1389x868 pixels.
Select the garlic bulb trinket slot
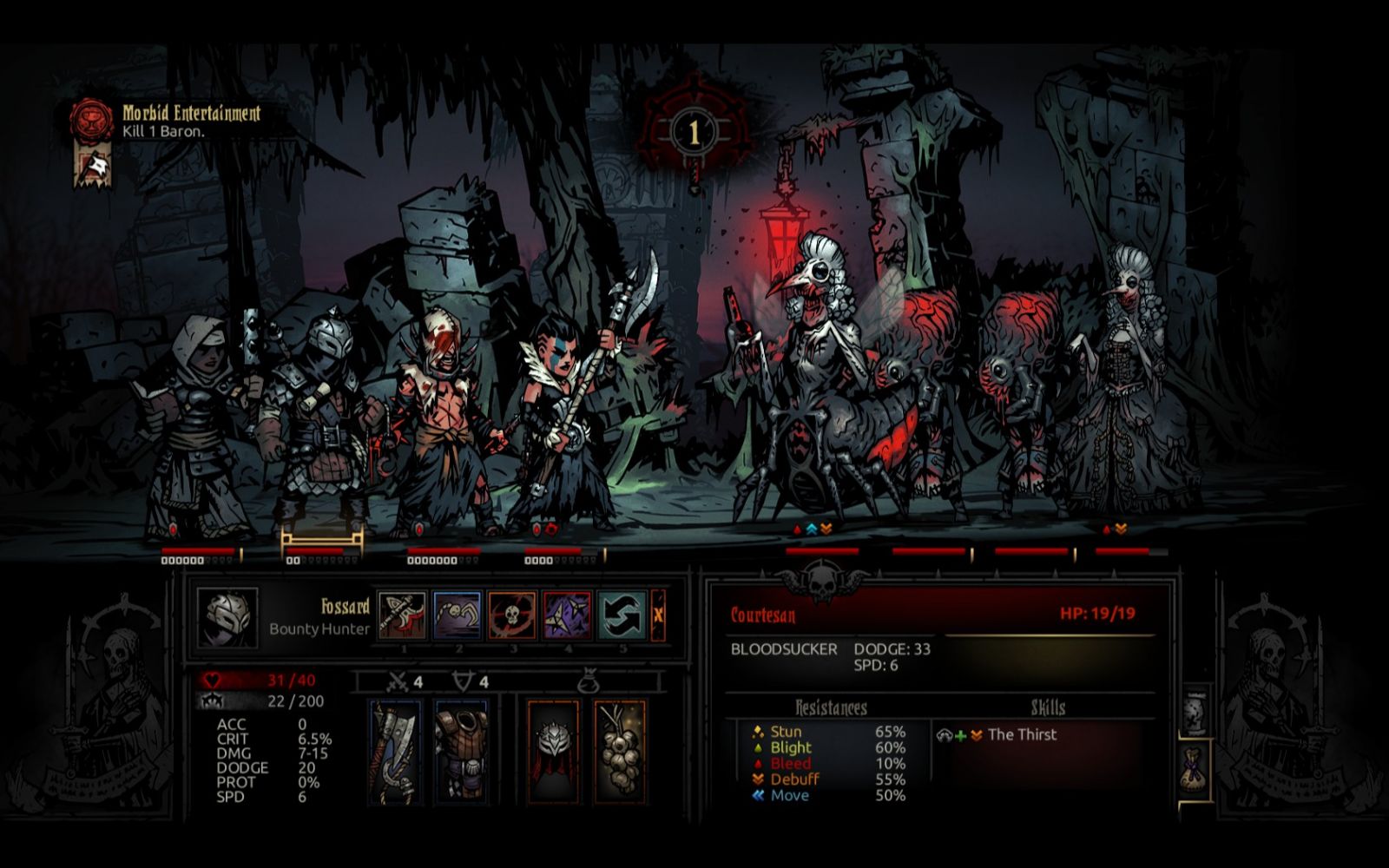[620, 751]
